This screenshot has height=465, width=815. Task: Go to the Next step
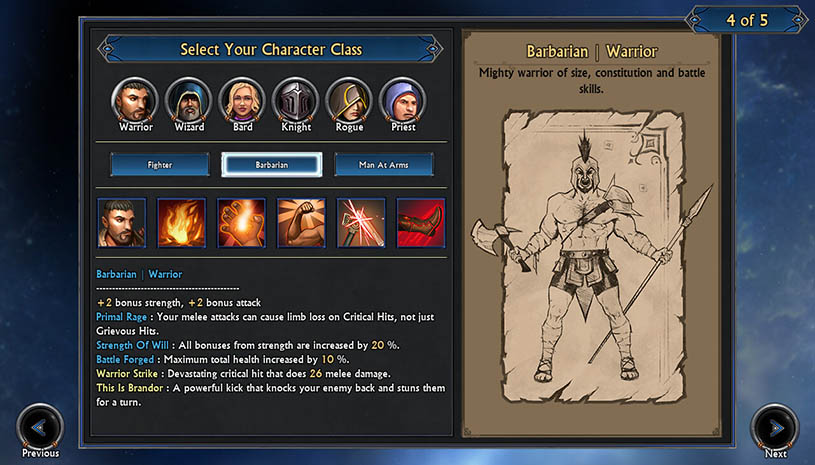coord(775,428)
